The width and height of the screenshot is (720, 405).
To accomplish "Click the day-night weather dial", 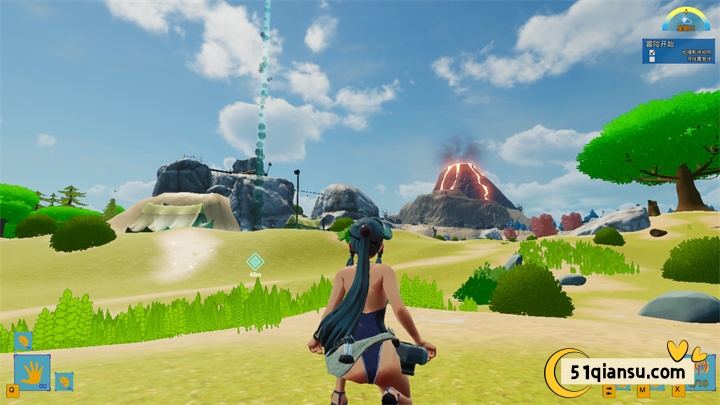I will [x=684, y=19].
